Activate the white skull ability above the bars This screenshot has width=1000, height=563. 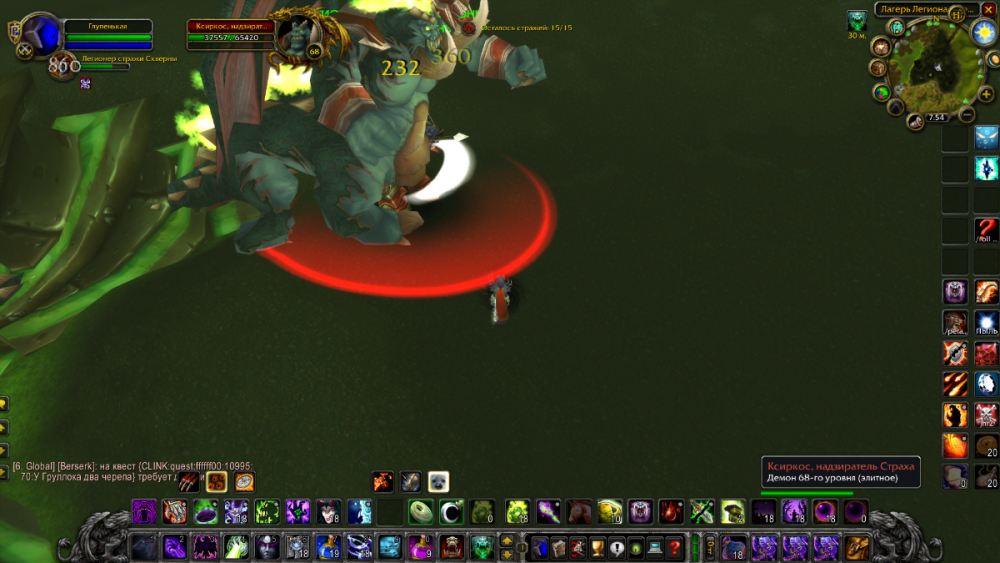pyautogui.click(x=438, y=482)
